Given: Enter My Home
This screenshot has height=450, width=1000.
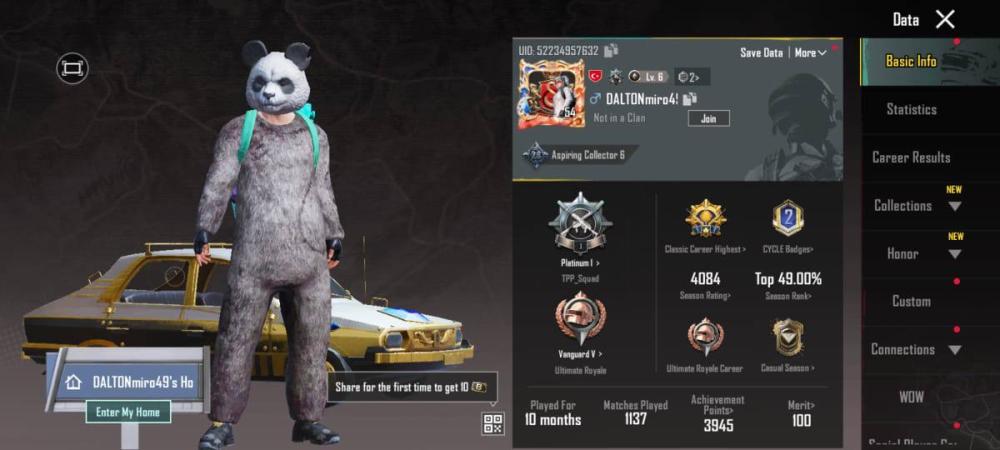Looking at the screenshot, I should pos(128,411).
